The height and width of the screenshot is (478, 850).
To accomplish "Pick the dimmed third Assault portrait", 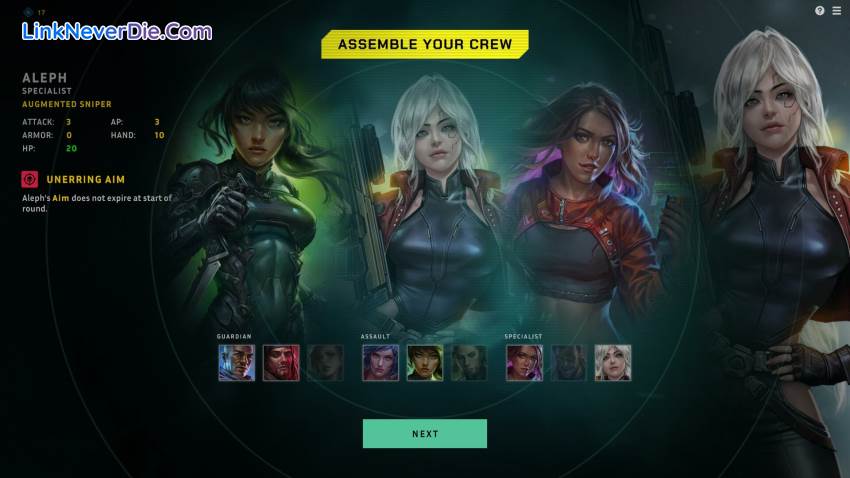I will 468,363.
